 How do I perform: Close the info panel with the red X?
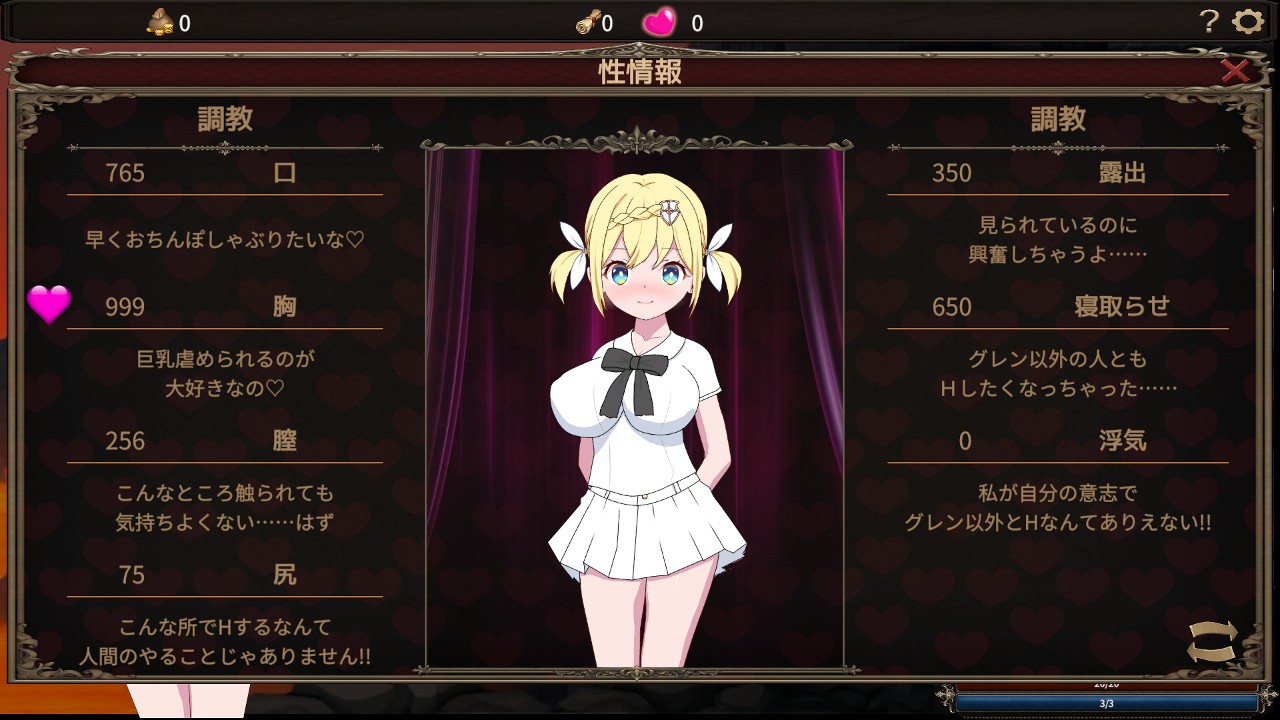point(1235,70)
